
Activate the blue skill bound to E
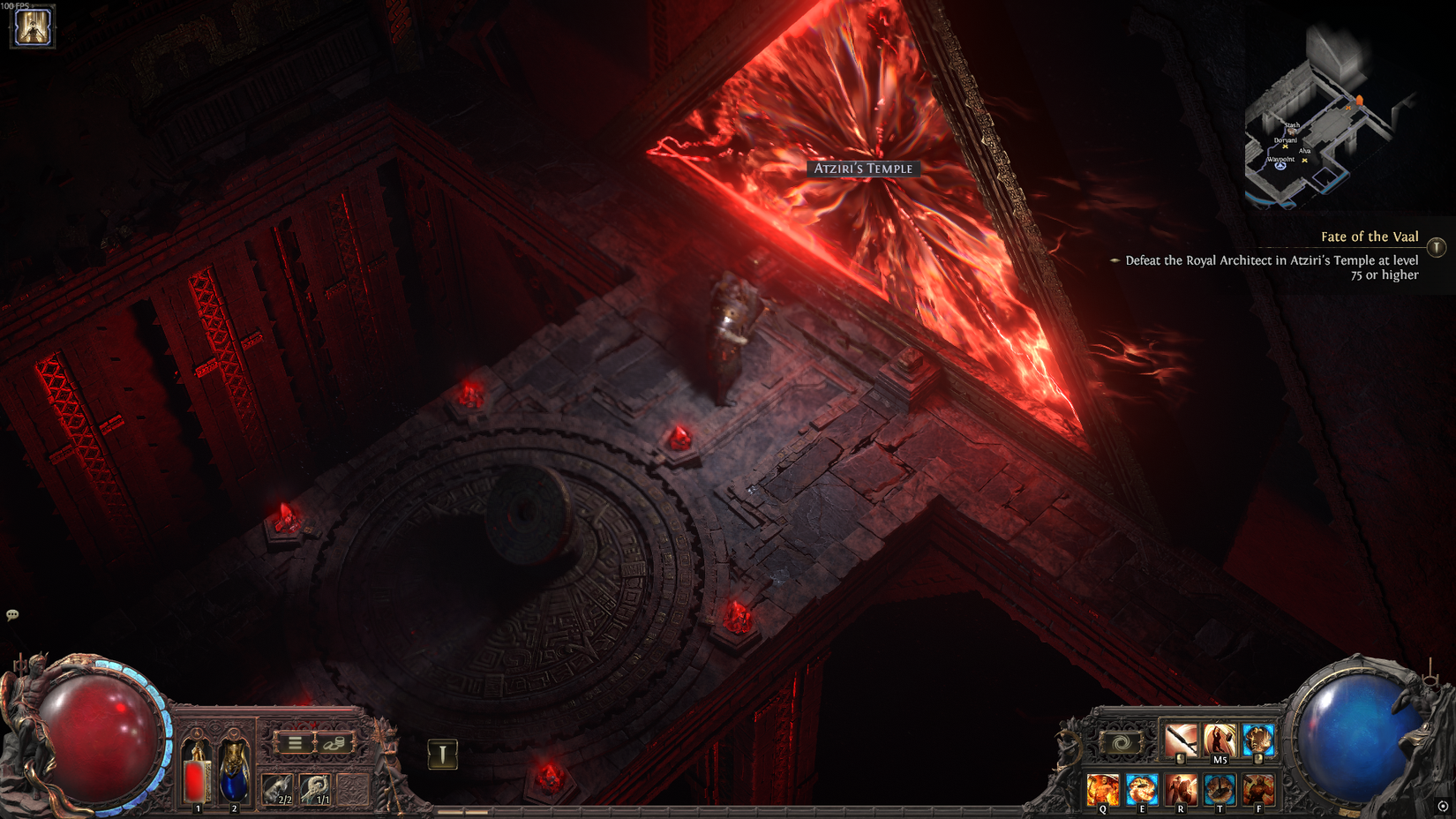point(1142,789)
